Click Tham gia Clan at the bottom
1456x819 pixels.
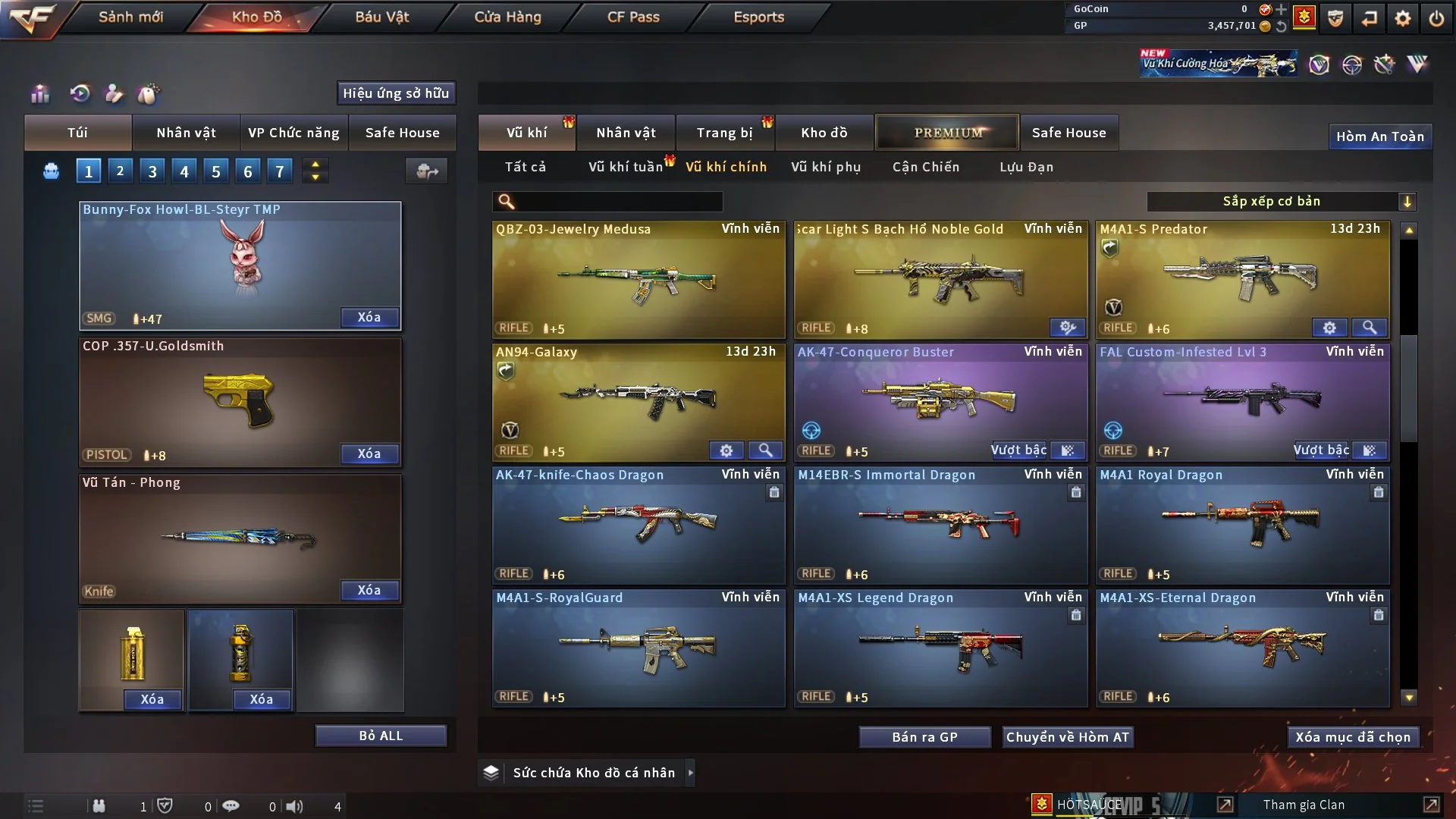pos(1304,805)
